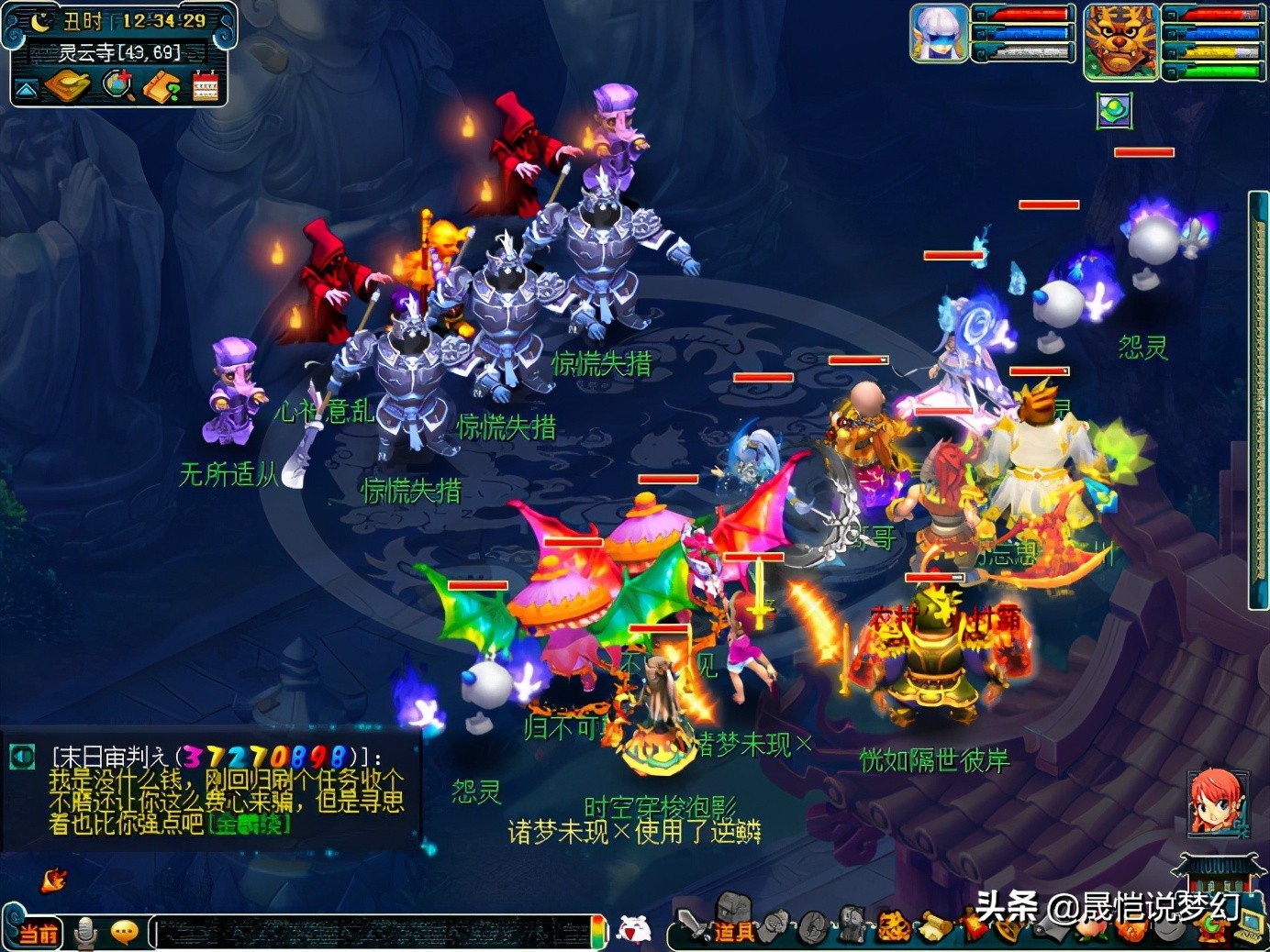Open the gold ingot tray icon
1270x952 pixels.
[x=66, y=86]
